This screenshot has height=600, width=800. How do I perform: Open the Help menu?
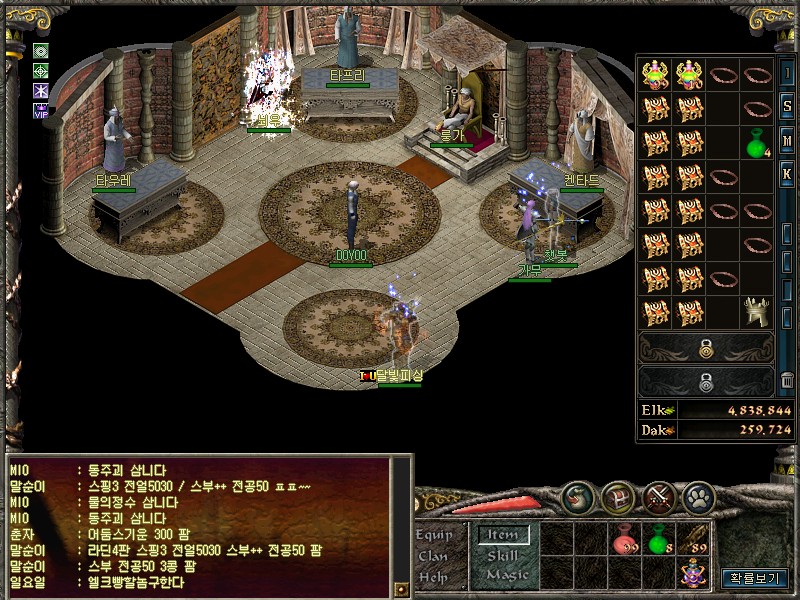[433, 576]
